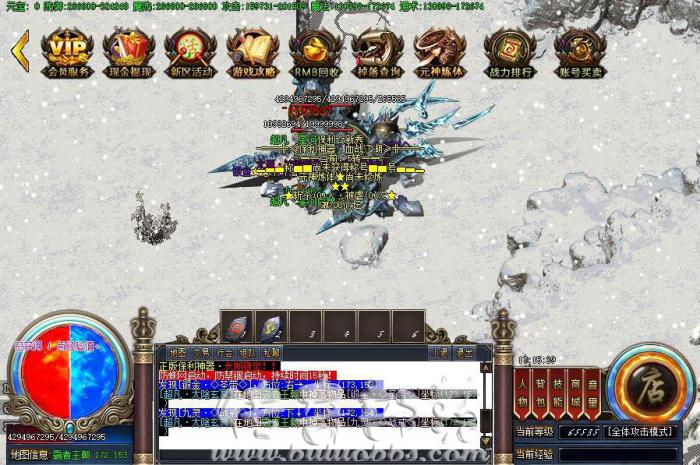700x465 pixels.
Task: Open the 背包 bag panel
Action: pos(540,391)
